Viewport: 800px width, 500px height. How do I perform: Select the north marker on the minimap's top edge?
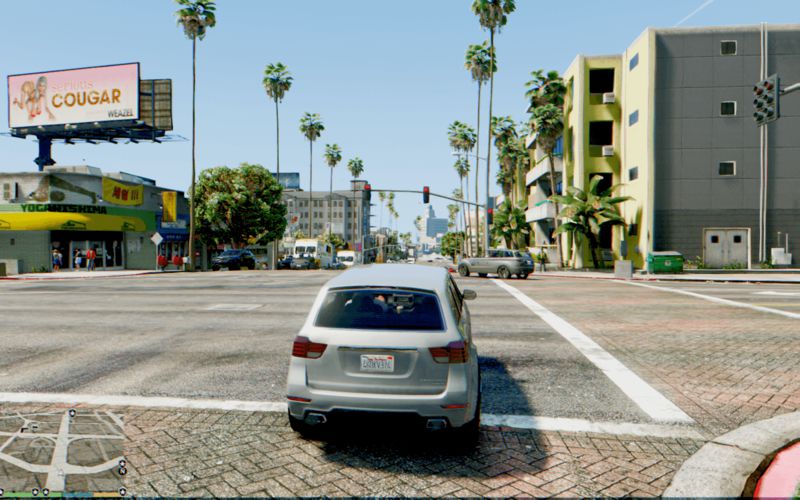tap(71, 412)
